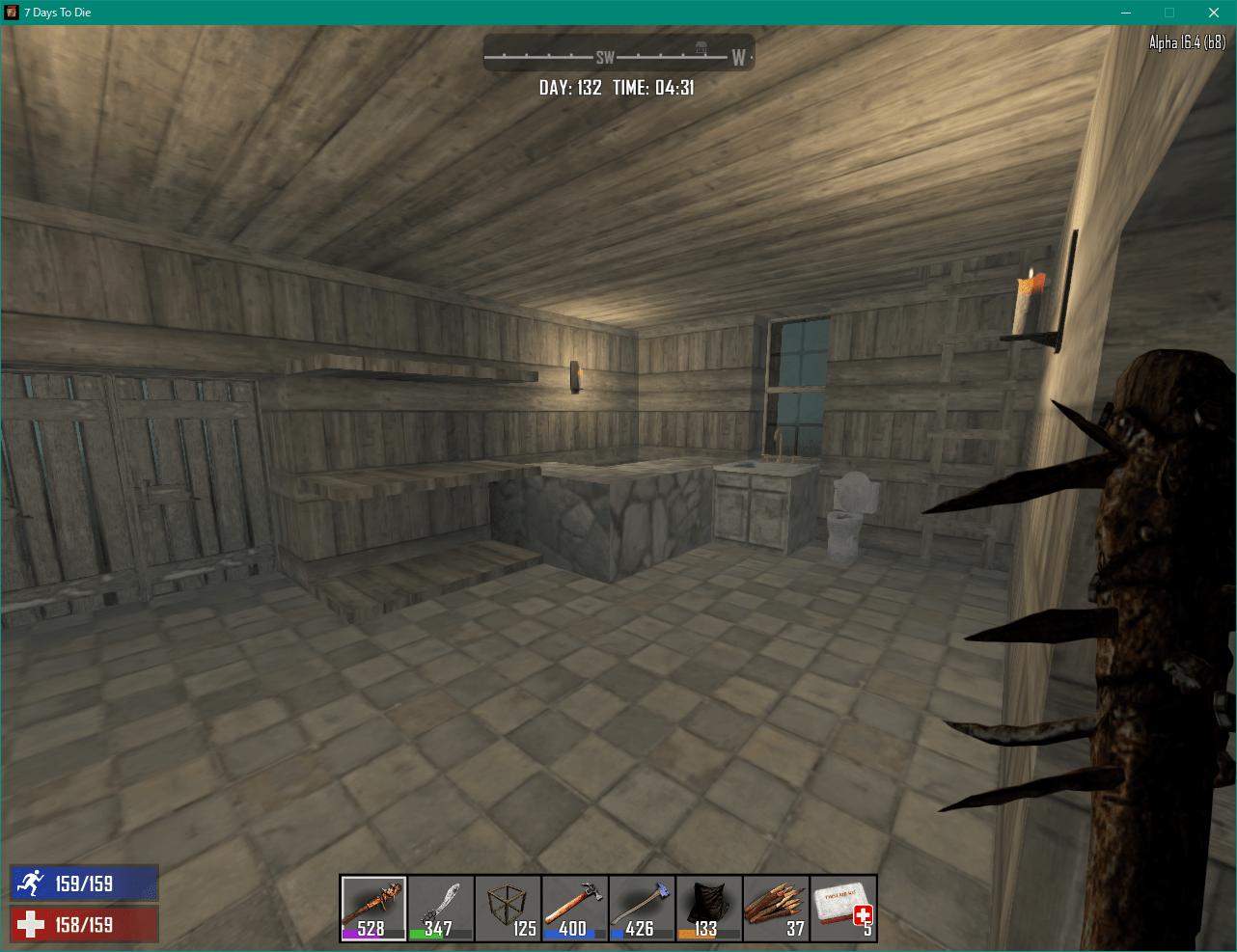Click the red cross health icon

[x=29, y=923]
